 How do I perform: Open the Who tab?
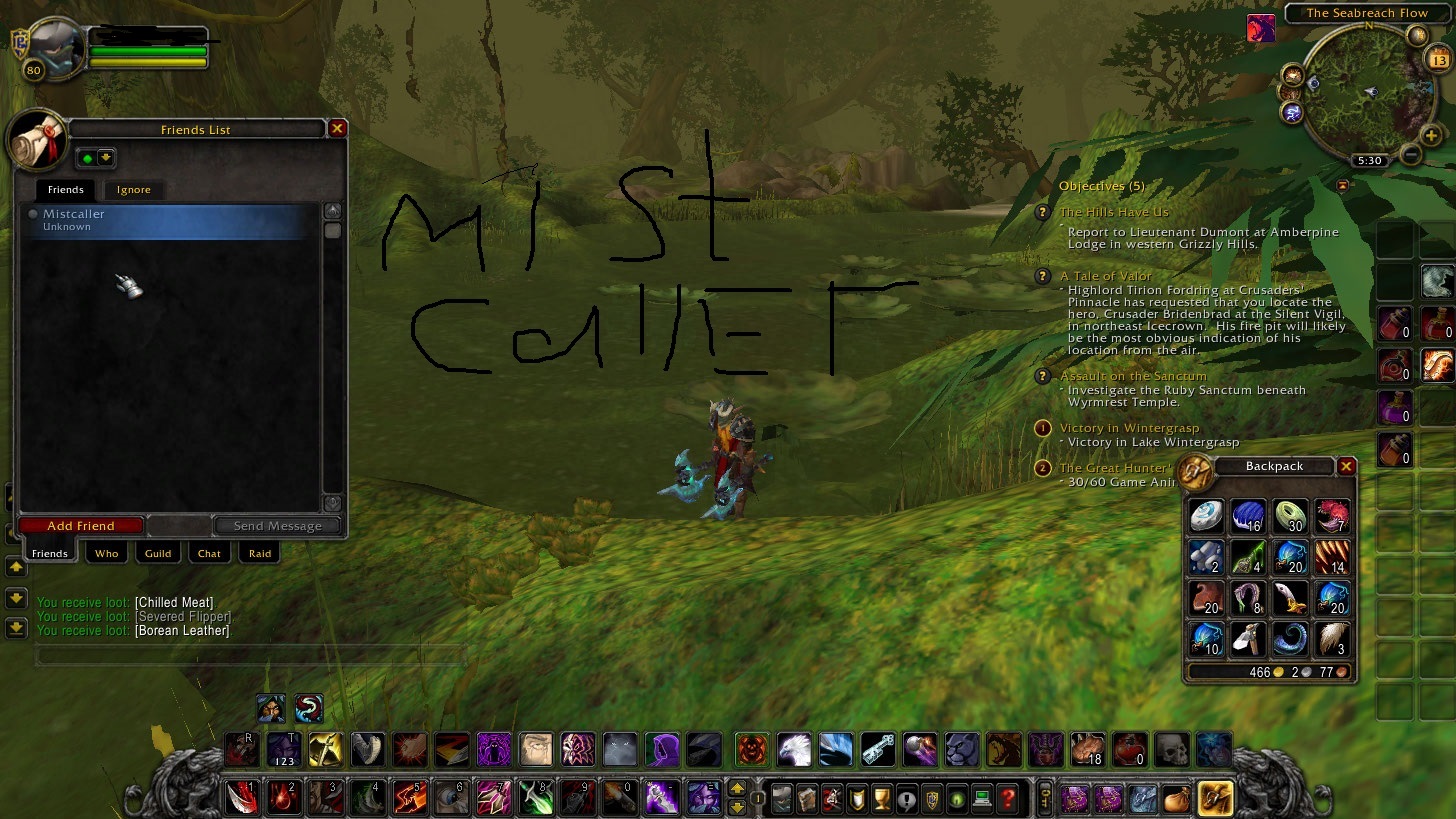tap(107, 553)
